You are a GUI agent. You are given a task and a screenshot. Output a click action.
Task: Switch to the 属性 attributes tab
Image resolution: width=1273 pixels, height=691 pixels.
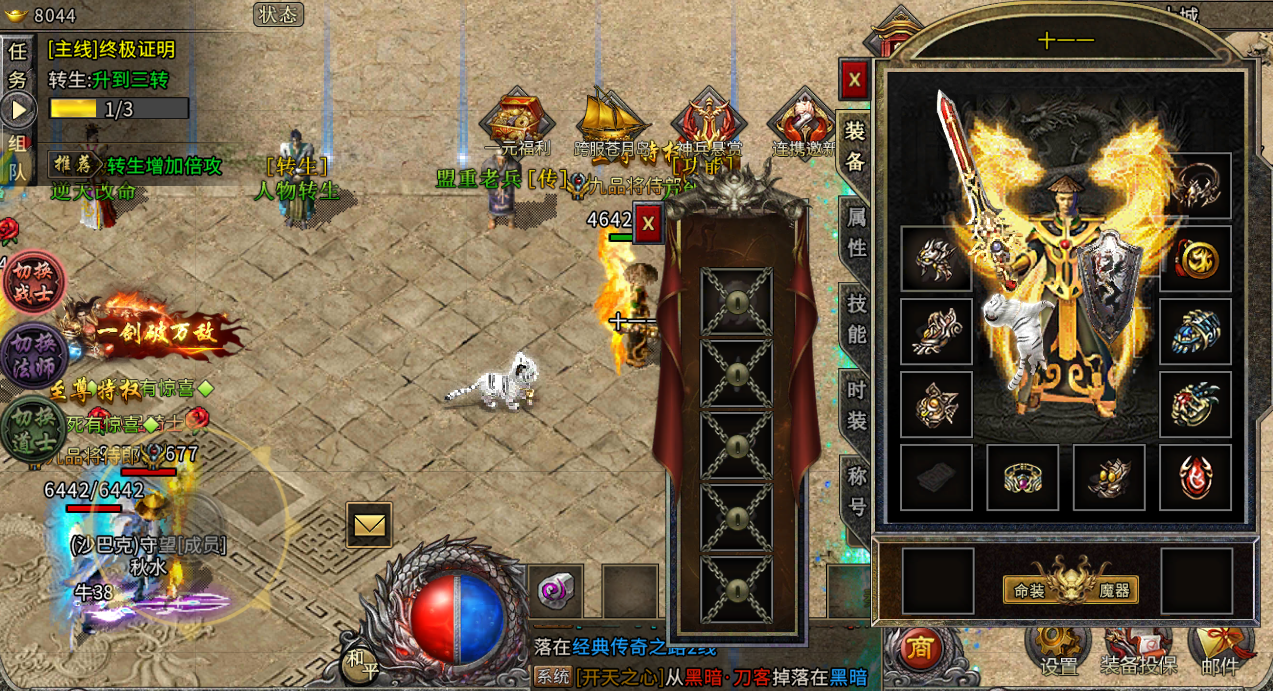pos(856,231)
